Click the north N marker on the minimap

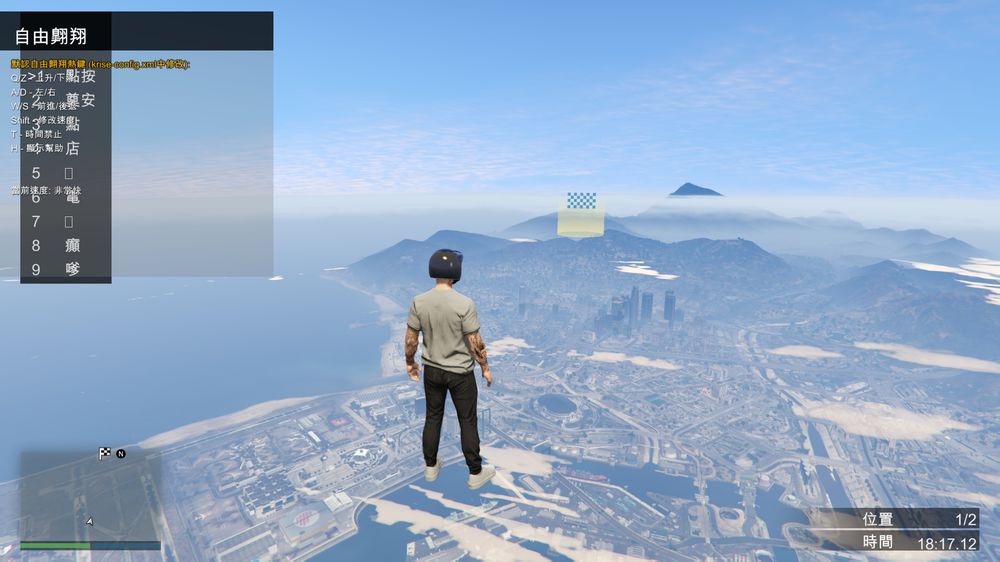[121, 453]
